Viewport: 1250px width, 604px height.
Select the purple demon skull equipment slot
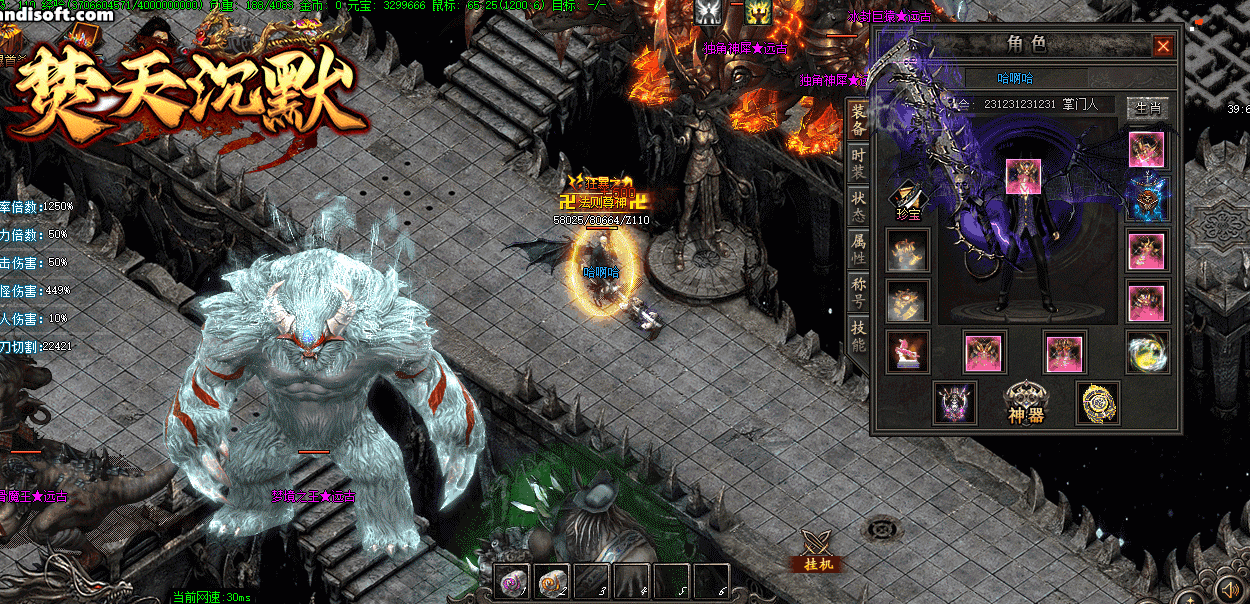954,402
